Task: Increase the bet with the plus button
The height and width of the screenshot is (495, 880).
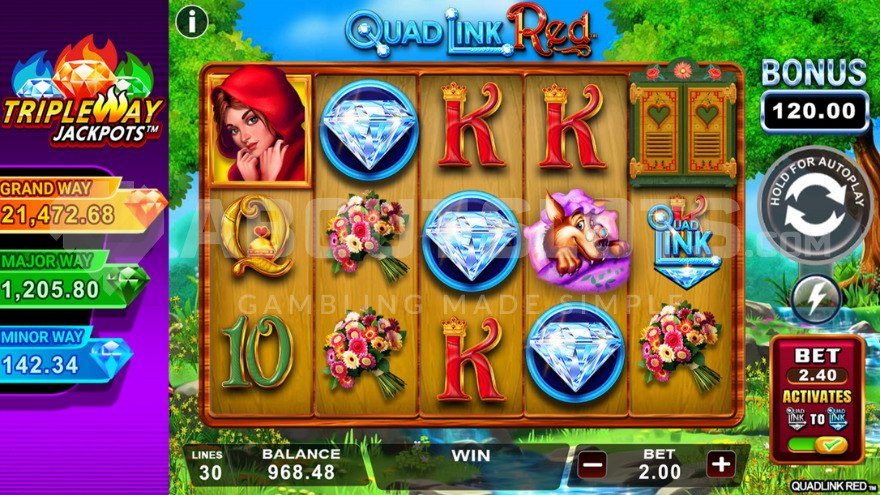Action: [x=720, y=465]
